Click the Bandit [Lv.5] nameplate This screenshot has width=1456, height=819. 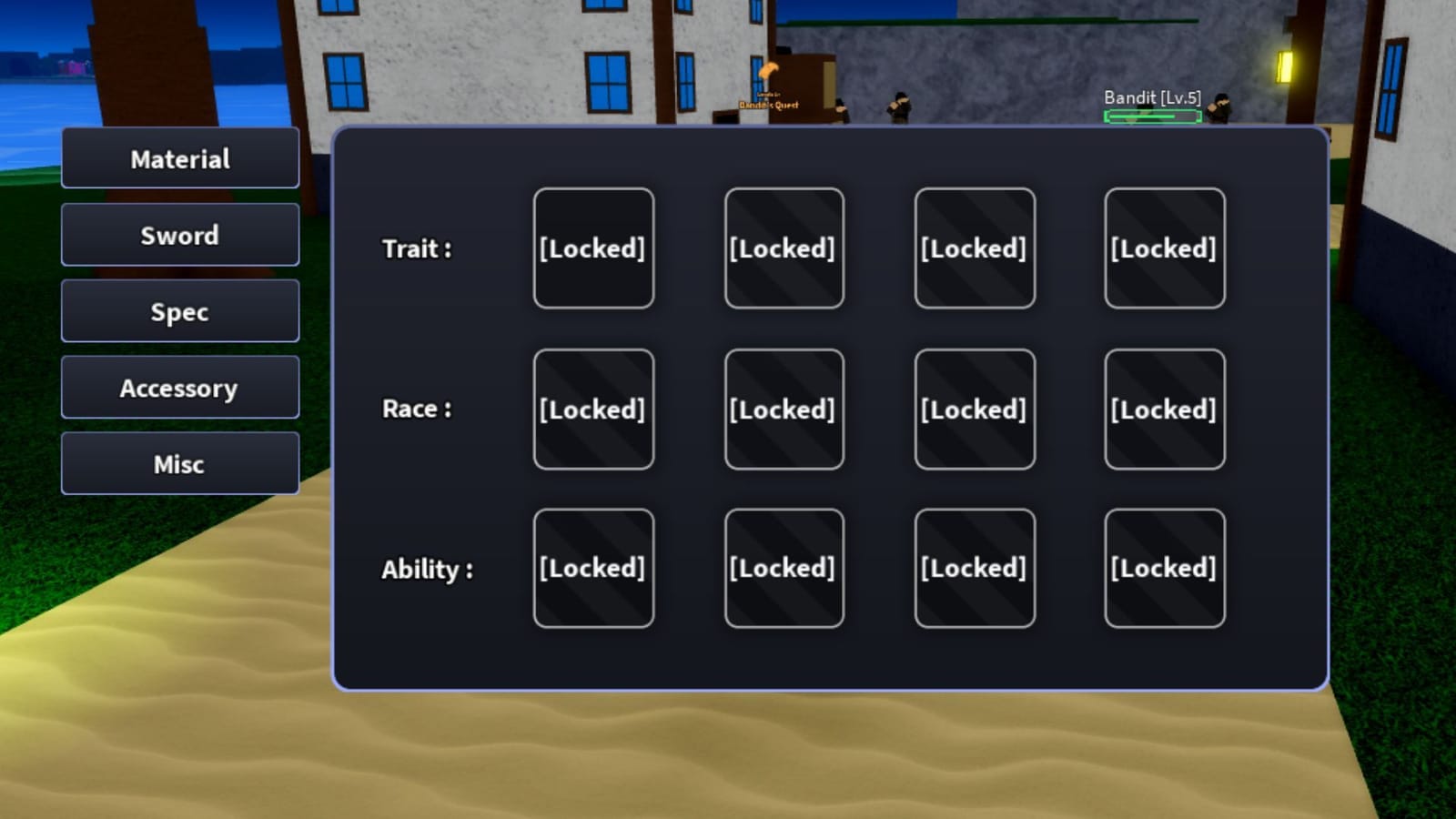[1152, 96]
